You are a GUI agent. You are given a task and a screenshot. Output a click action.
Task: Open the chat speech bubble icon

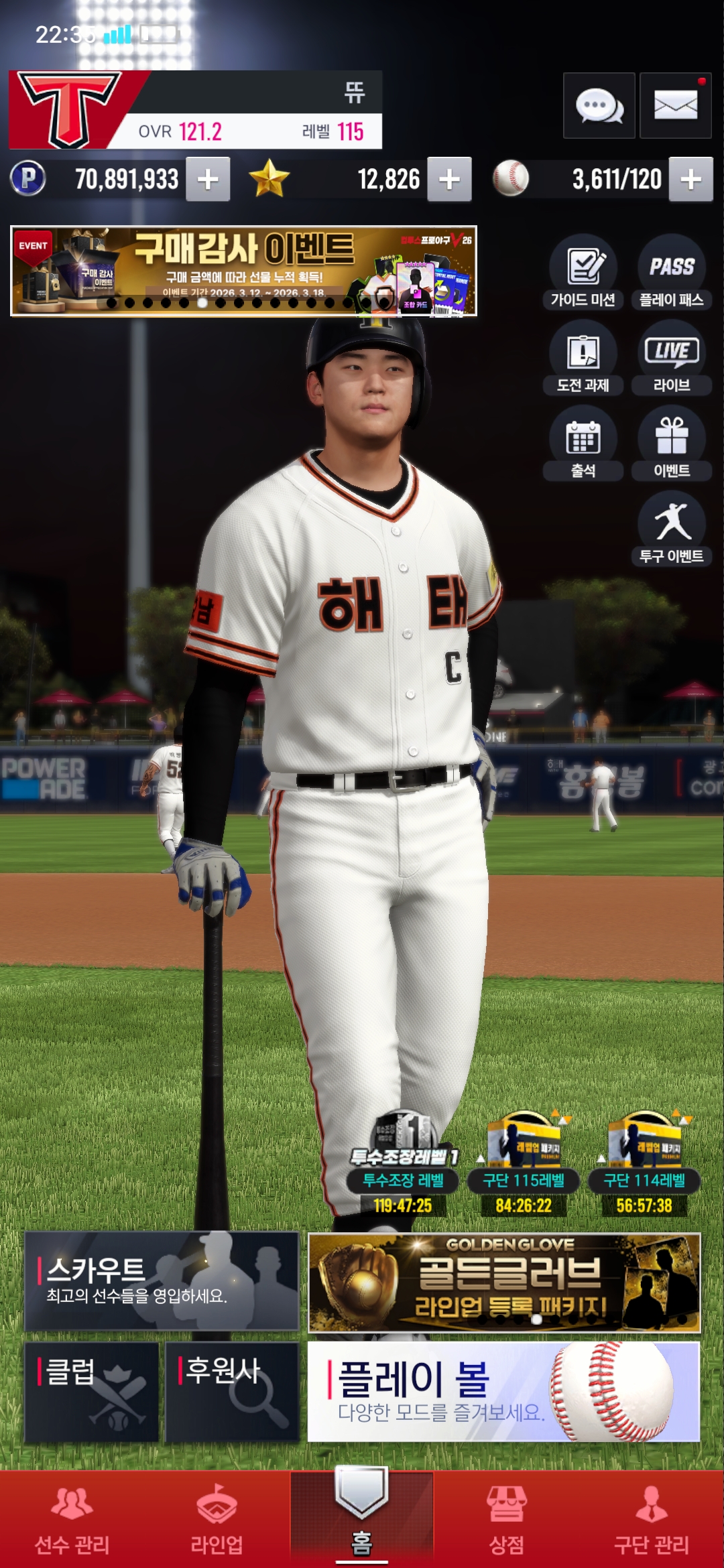pos(599,106)
